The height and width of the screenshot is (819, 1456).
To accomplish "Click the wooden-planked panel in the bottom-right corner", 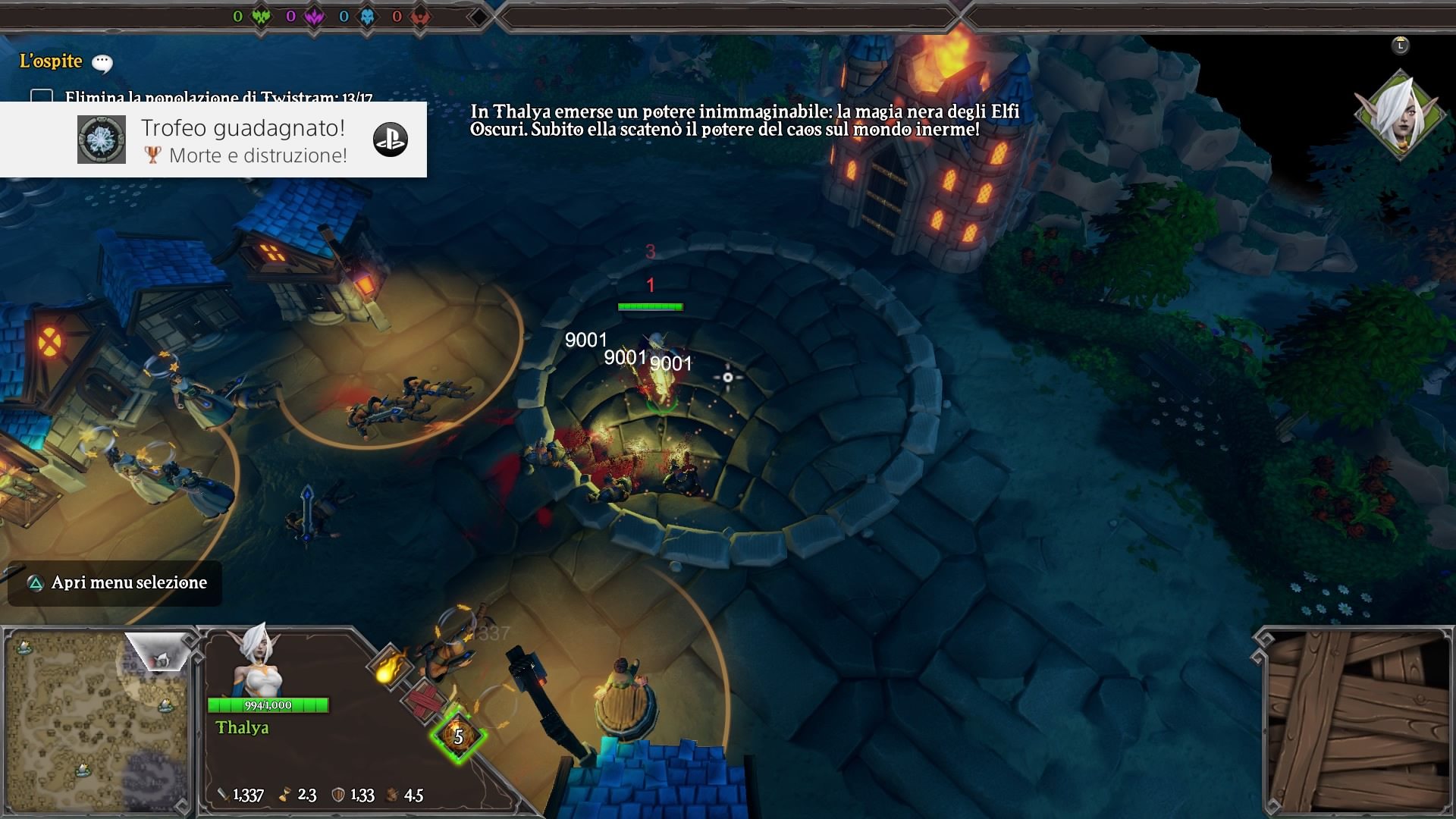I will click(x=1357, y=720).
